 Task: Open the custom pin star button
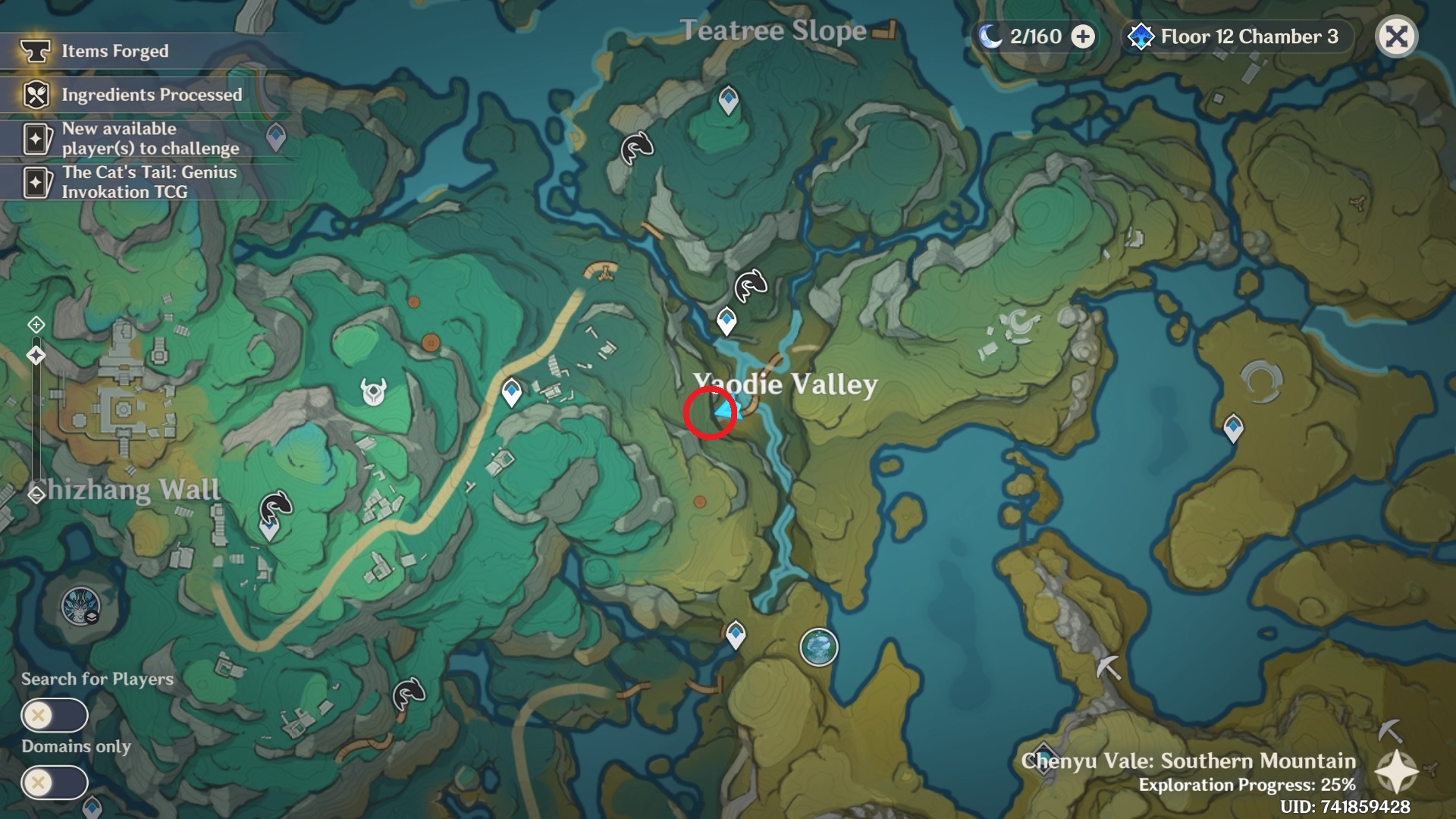tap(1397, 772)
